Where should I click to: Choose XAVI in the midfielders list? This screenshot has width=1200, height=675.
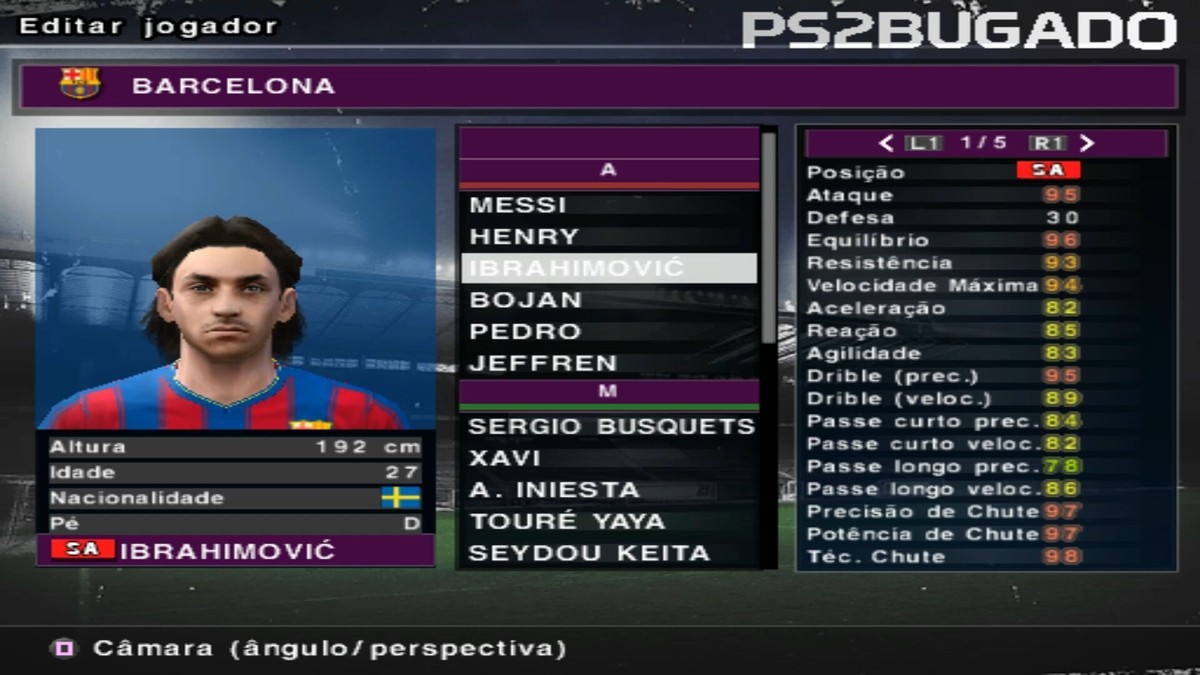504,459
